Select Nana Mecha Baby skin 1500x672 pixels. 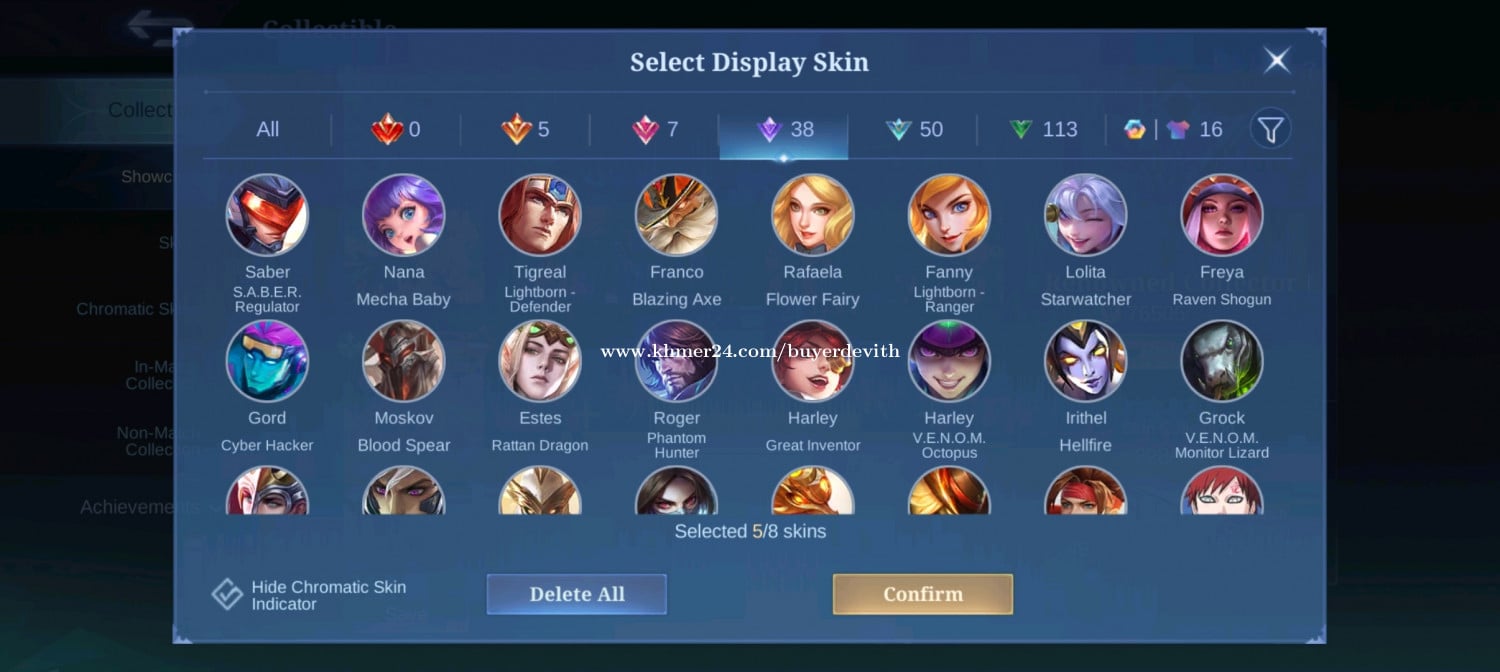coord(403,215)
